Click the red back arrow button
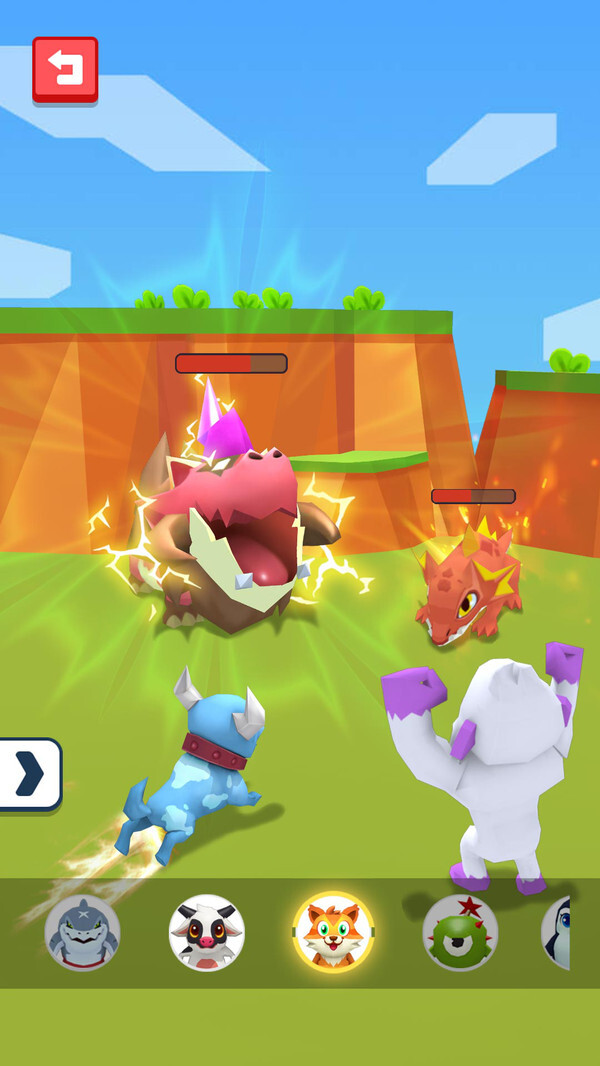Screen dimensions: 600x1066 [65, 69]
